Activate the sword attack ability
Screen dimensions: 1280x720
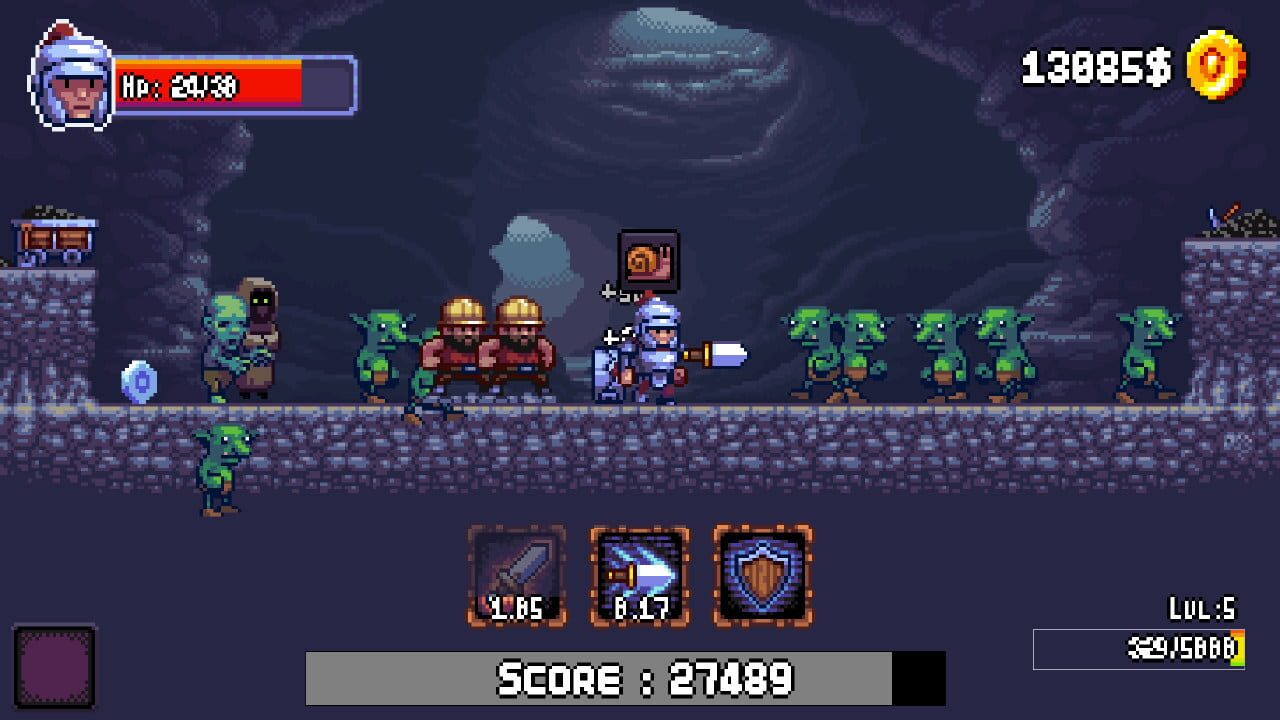coord(517,576)
